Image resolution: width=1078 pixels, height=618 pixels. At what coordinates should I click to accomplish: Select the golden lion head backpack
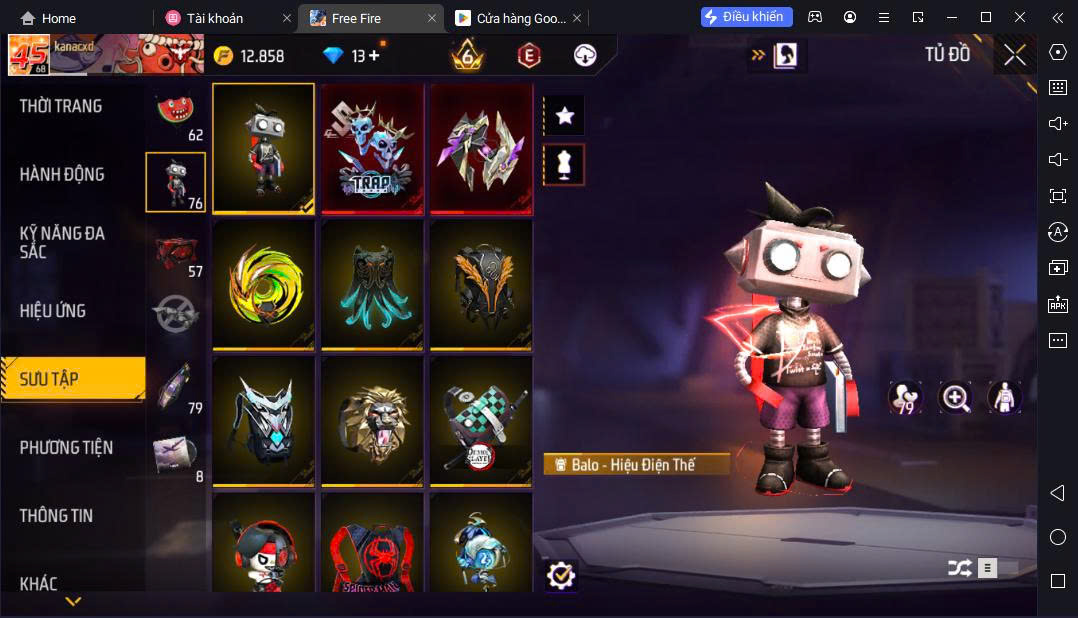(372, 421)
